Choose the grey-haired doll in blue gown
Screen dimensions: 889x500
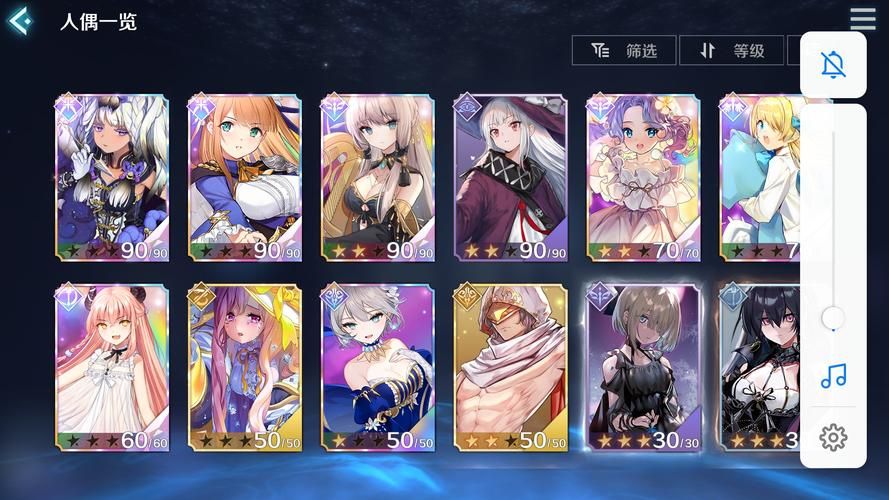pos(377,367)
